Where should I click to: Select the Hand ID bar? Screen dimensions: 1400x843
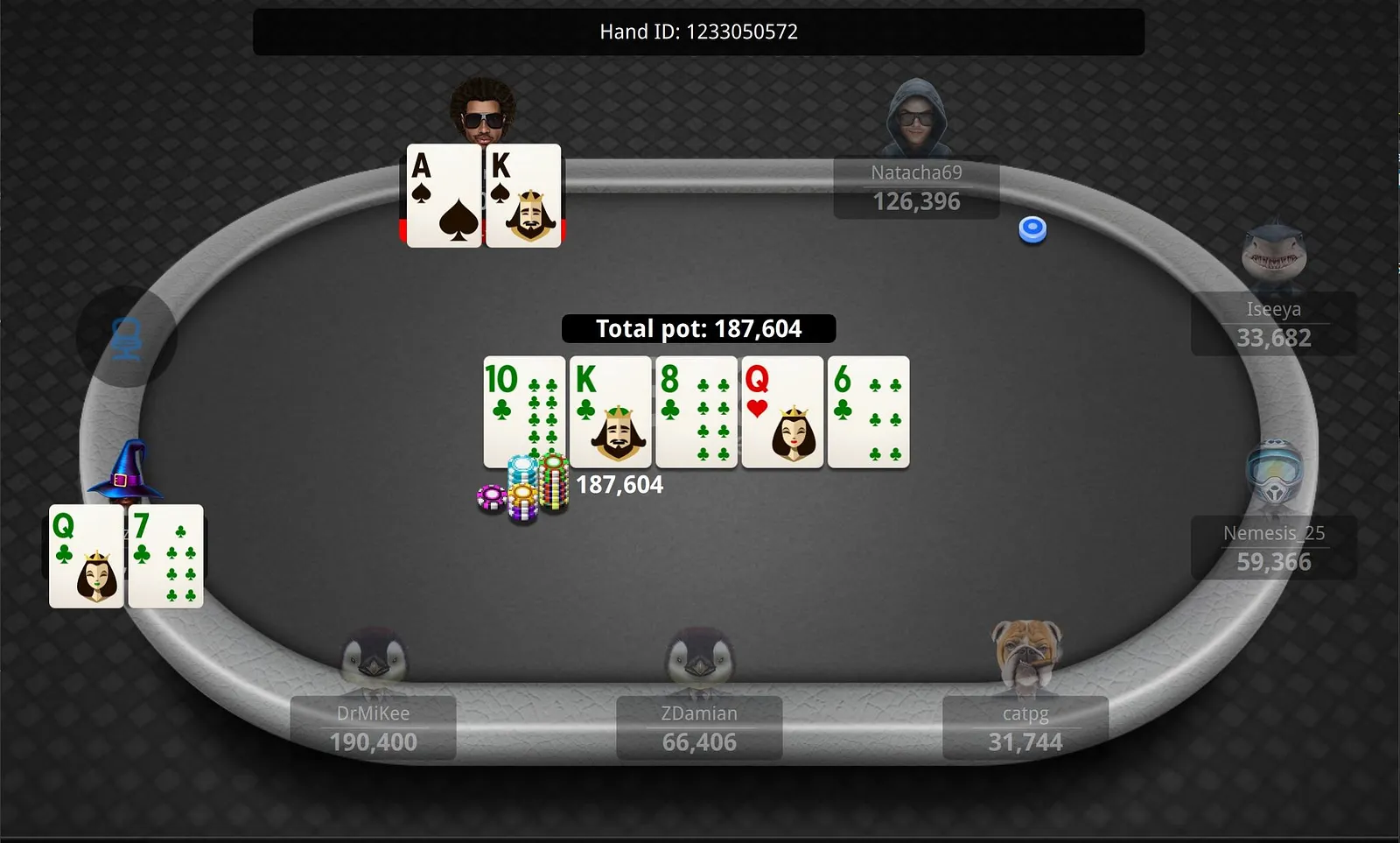point(698,32)
